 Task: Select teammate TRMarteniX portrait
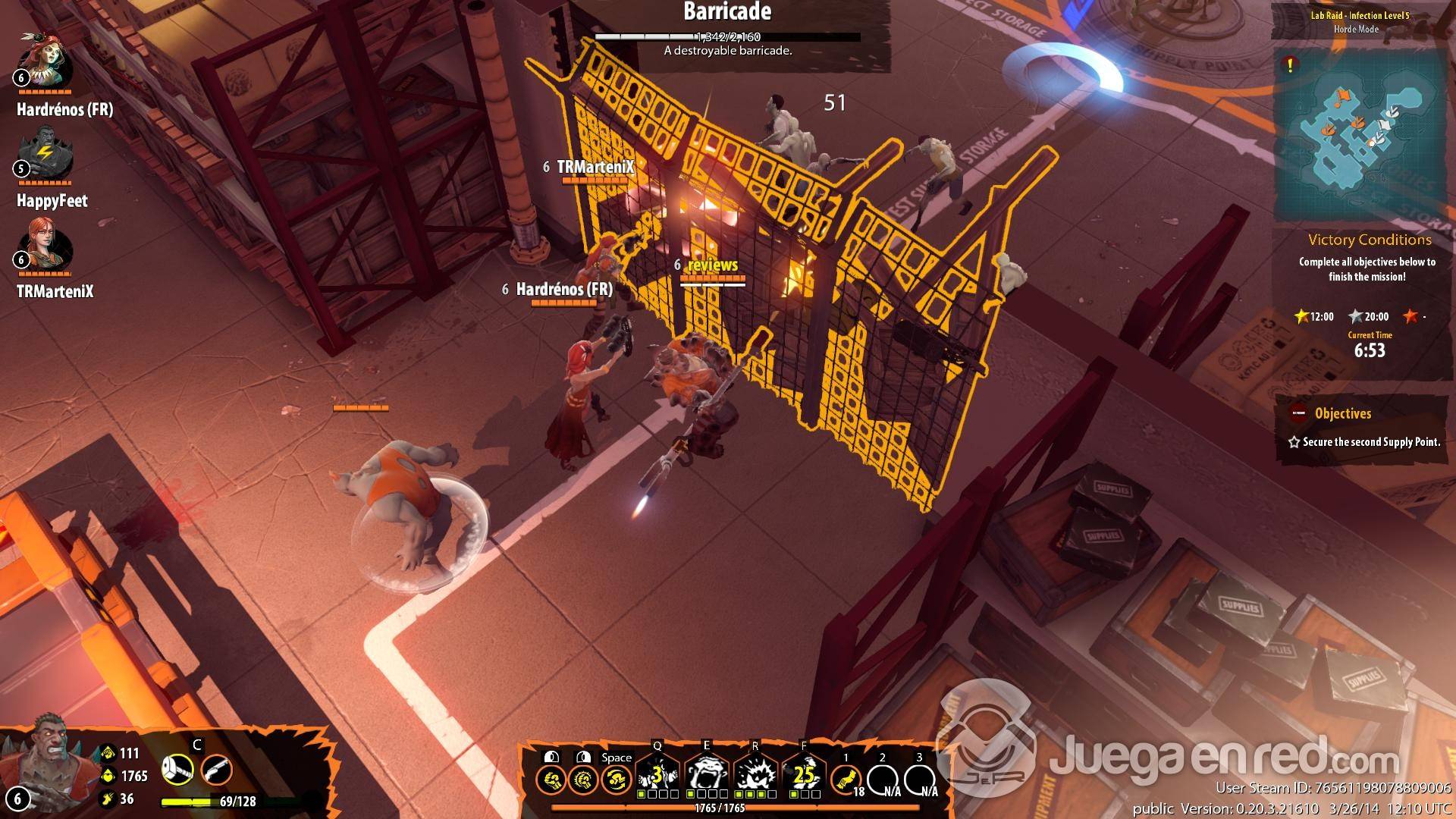click(x=45, y=246)
